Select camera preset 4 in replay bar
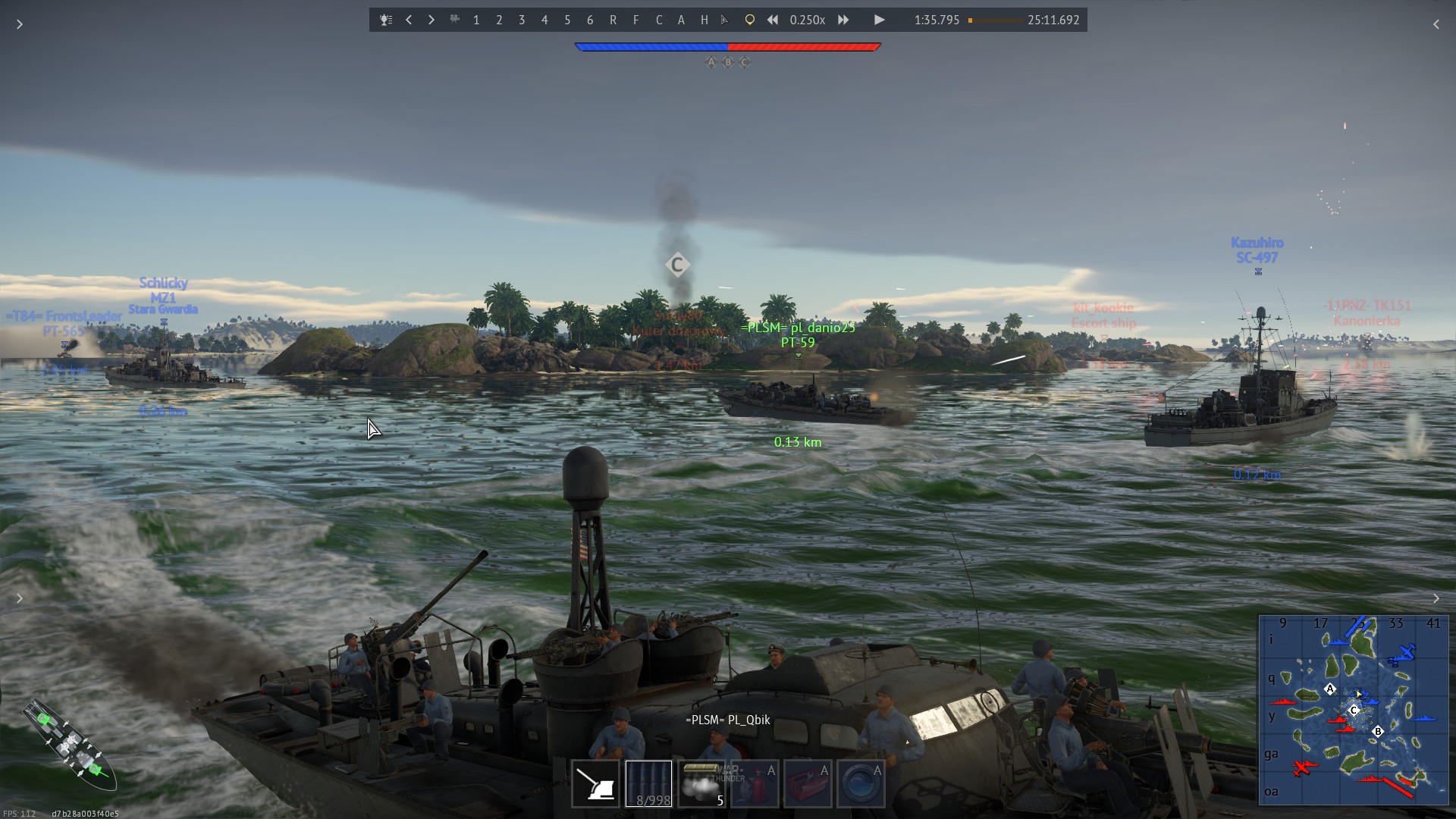 pyautogui.click(x=544, y=20)
